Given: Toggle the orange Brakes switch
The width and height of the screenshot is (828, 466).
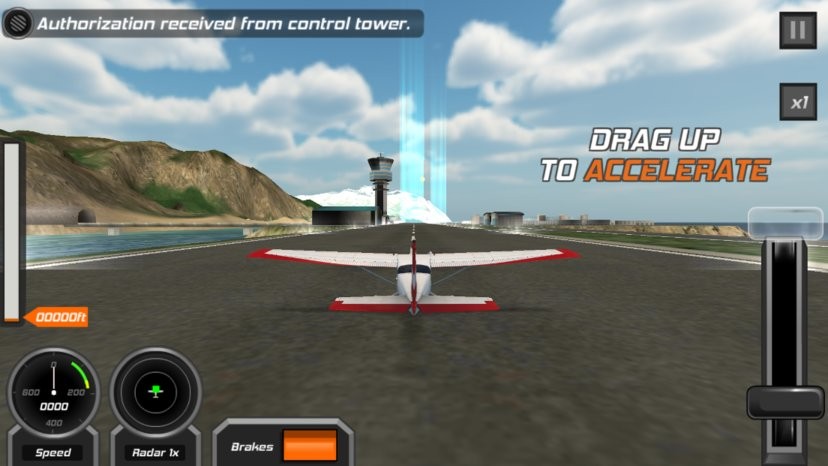Looking at the screenshot, I should [309, 446].
